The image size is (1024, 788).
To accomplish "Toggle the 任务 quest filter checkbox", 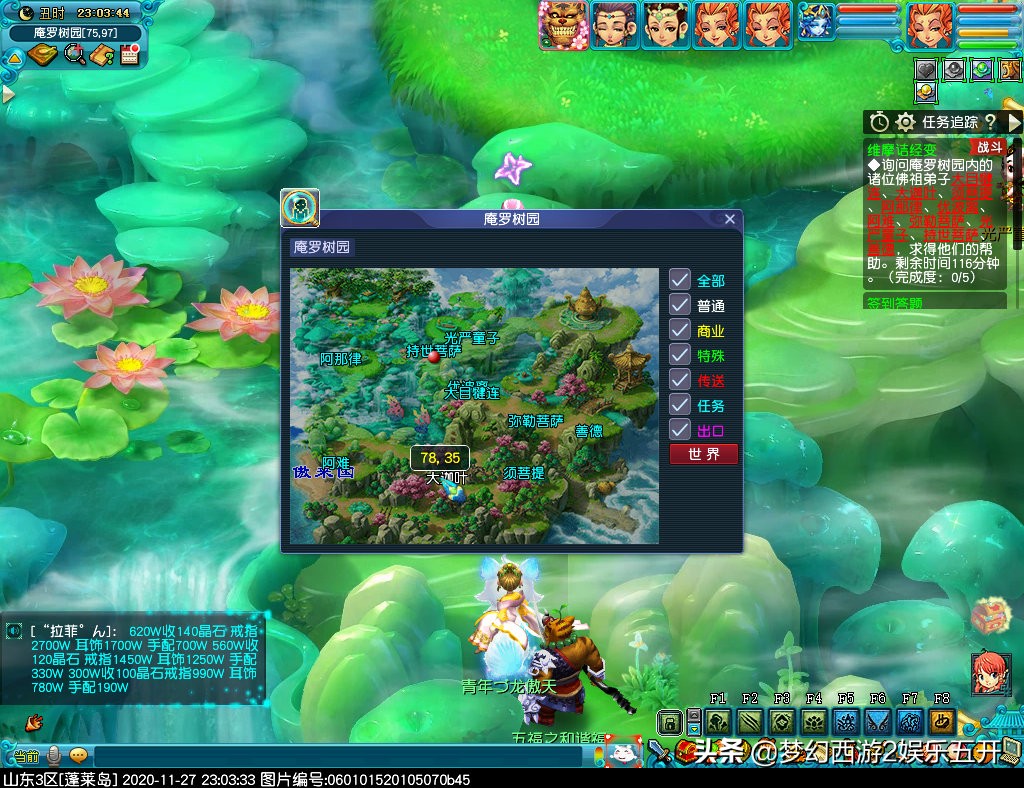I will [x=680, y=405].
